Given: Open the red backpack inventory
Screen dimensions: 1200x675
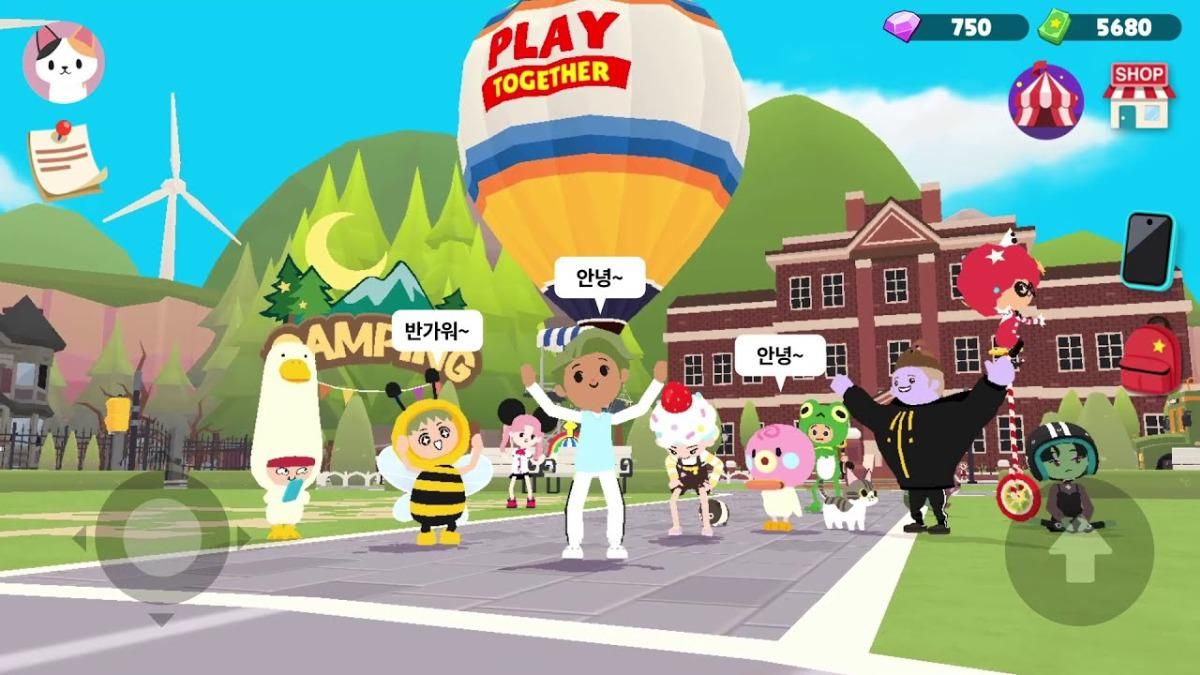Looking at the screenshot, I should (x=1151, y=358).
